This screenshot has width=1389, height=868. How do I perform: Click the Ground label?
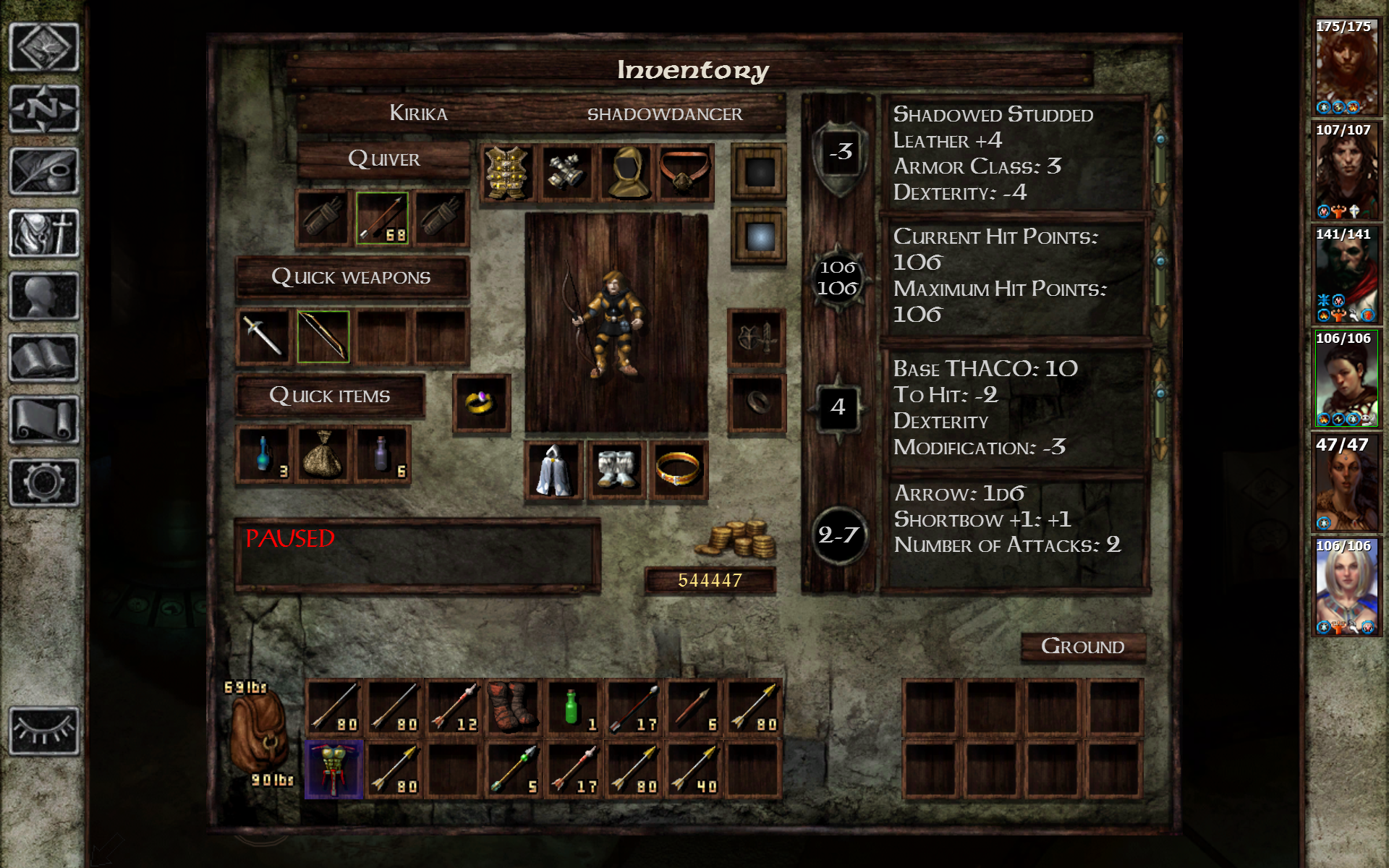coord(1083,646)
